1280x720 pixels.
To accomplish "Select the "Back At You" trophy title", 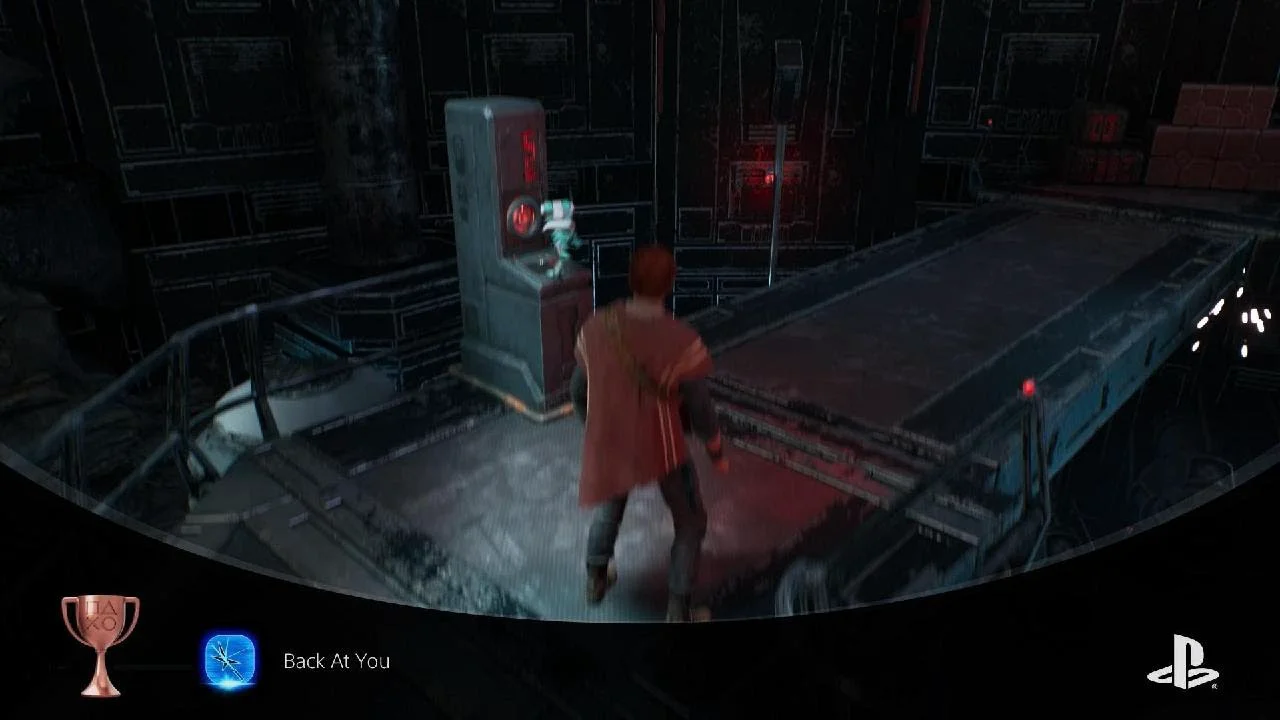I will 336,661.
